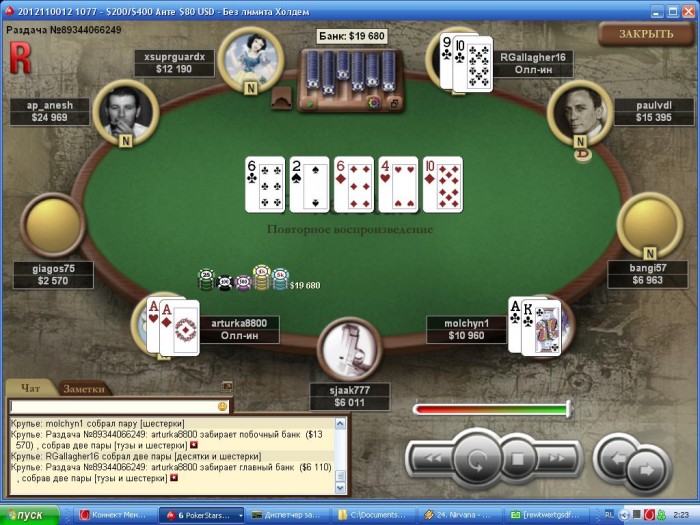Select sjaak777's player avatar
700x525 pixels.
[x=349, y=349]
